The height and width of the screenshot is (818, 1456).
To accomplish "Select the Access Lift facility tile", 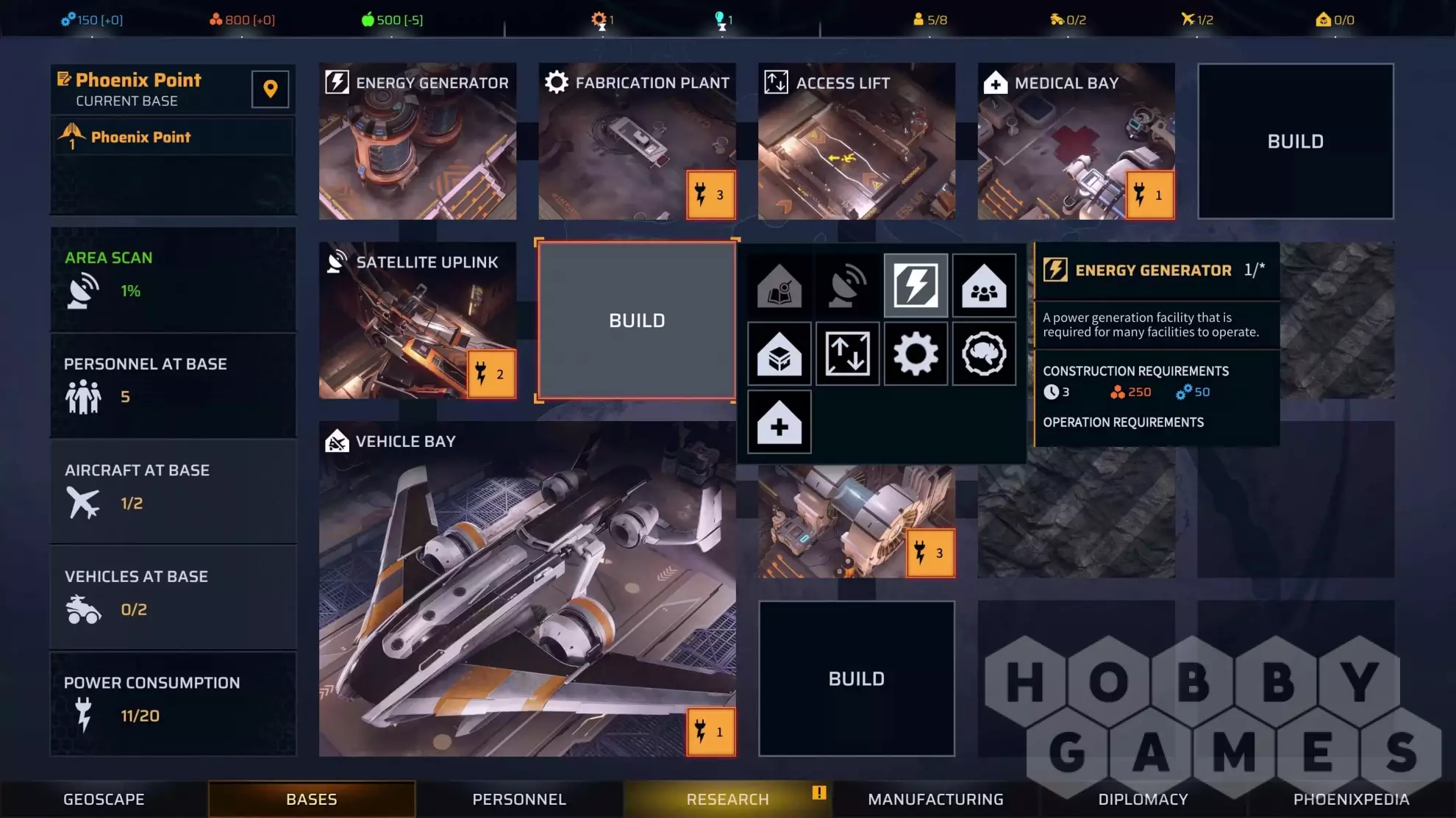I will coord(856,141).
